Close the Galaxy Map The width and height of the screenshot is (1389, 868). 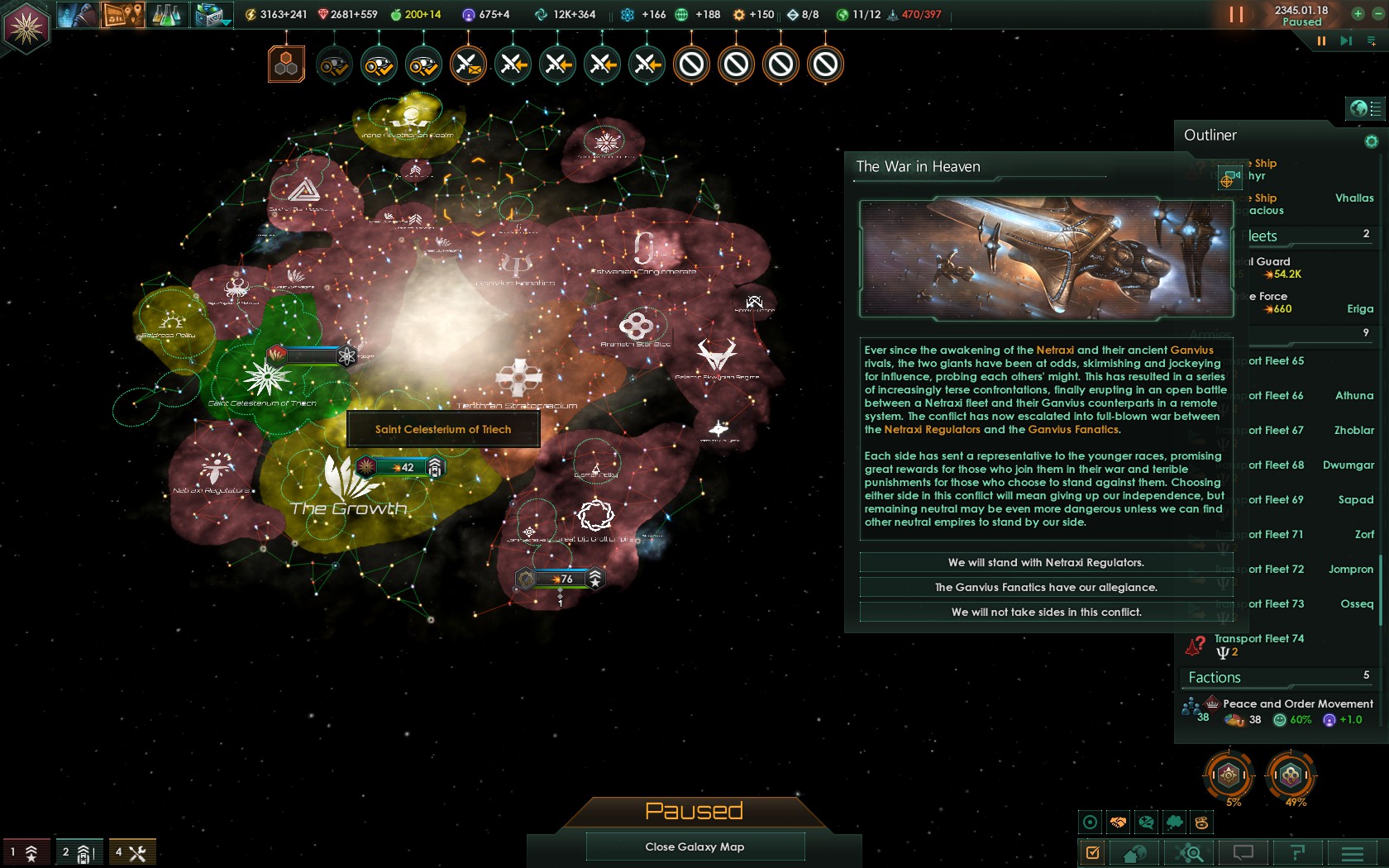[x=694, y=847]
